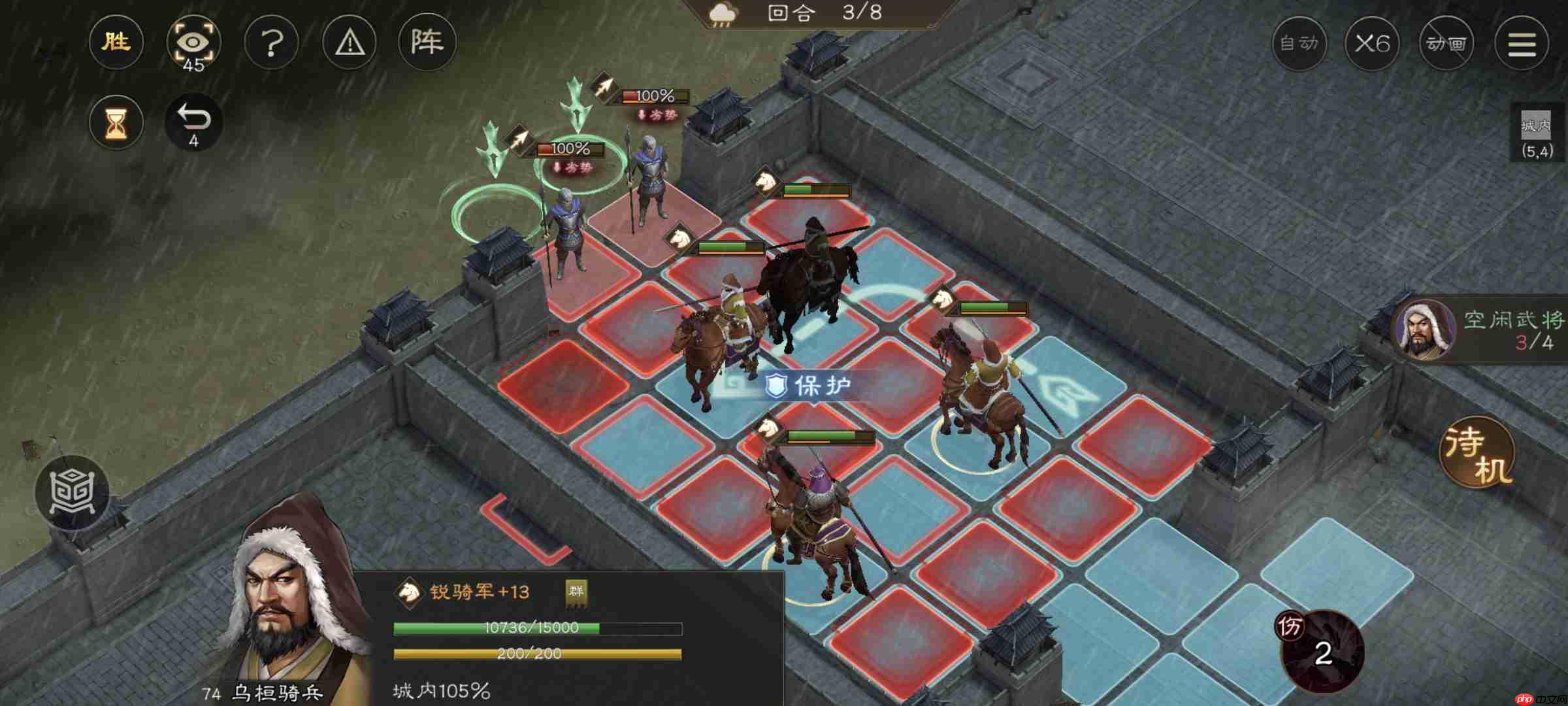1568x706 pixels.
Task: Toggle the X6 battle speed
Action: pos(1373,43)
